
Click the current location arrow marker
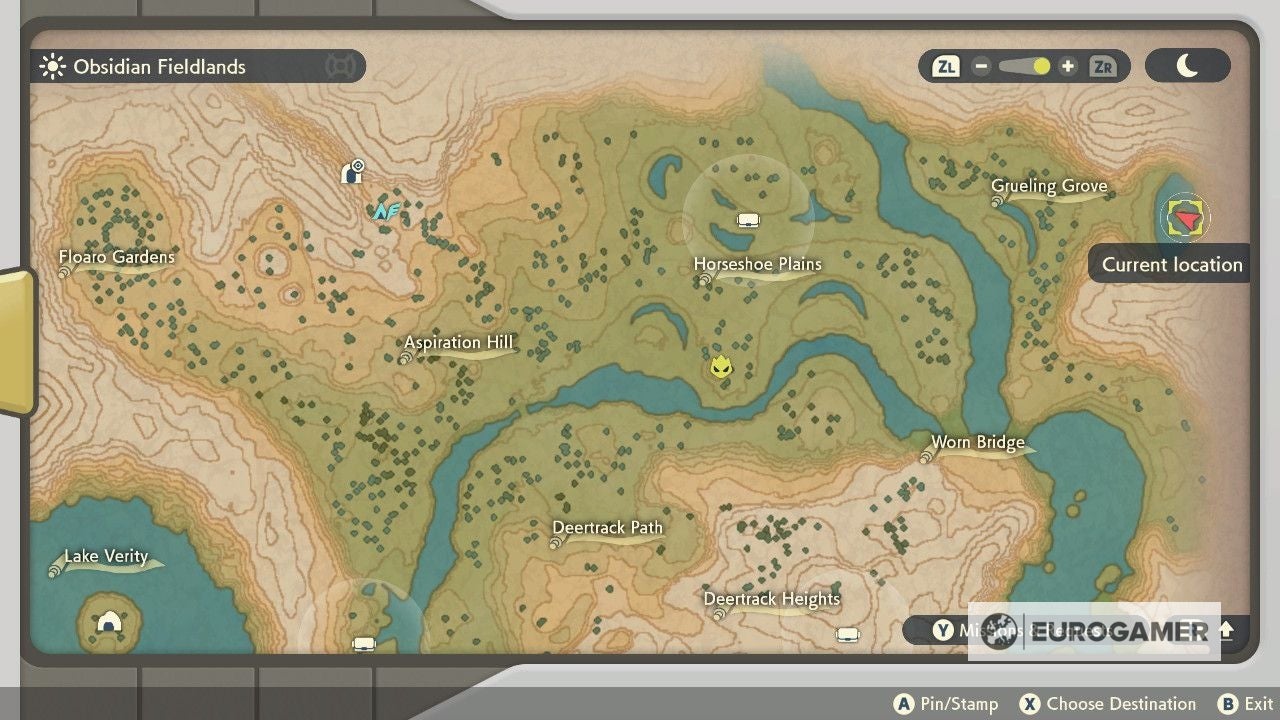[1184, 216]
